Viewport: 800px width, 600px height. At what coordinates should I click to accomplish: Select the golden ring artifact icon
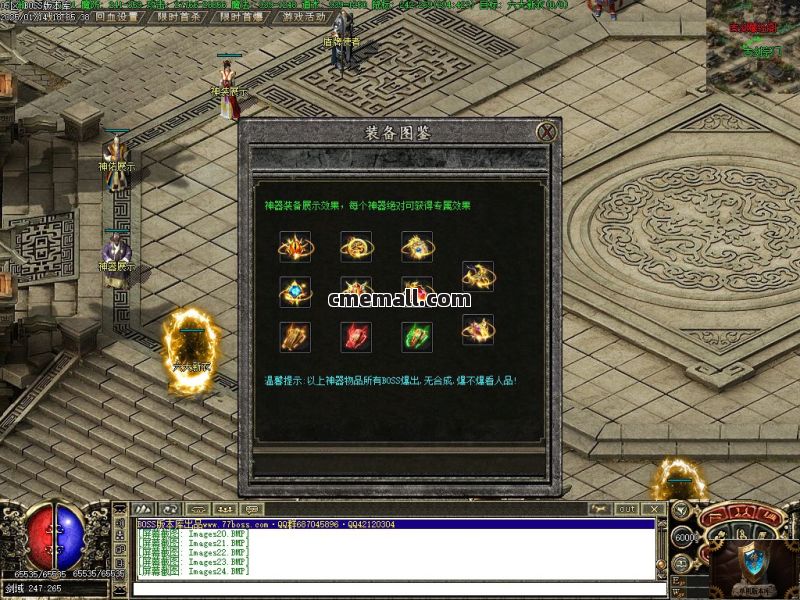pyautogui.click(x=356, y=246)
